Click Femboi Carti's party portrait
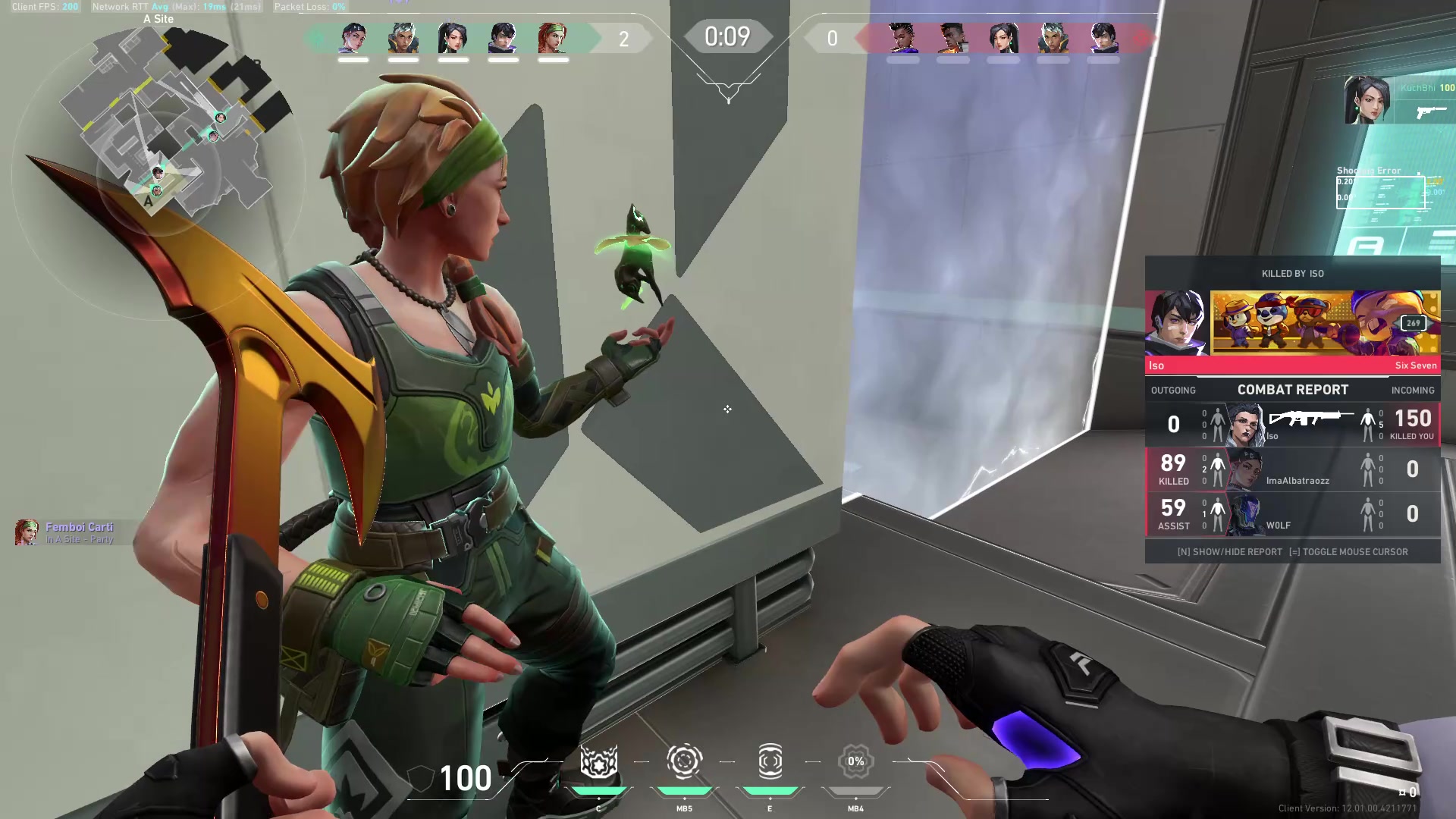Screen dimensions: 1456x819 pos(27,532)
